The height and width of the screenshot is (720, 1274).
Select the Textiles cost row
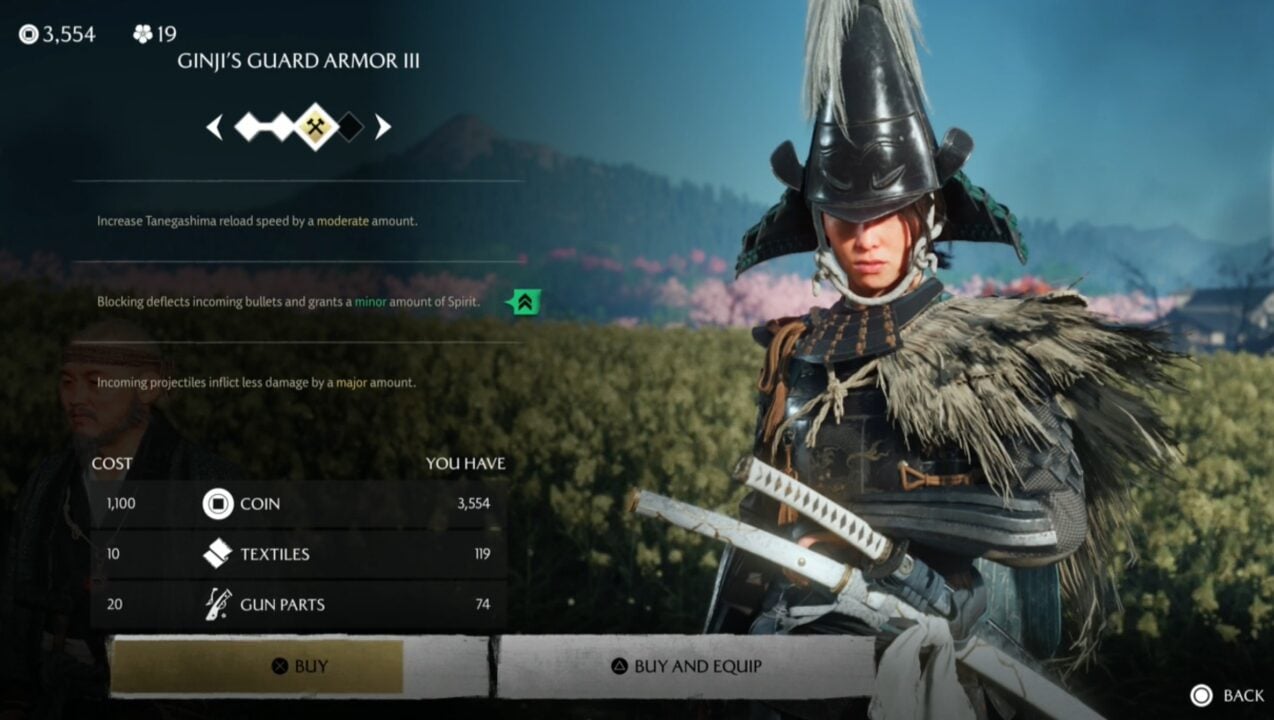pyautogui.click(x=298, y=554)
